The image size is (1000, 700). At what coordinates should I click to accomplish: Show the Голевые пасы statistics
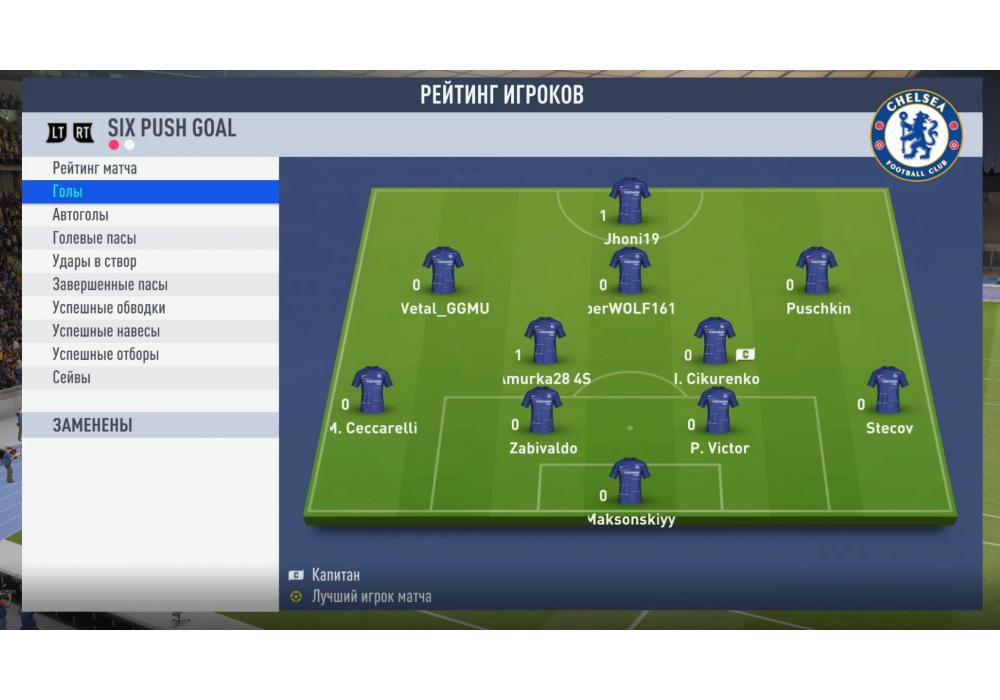pyautogui.click(x=150, y=238)
